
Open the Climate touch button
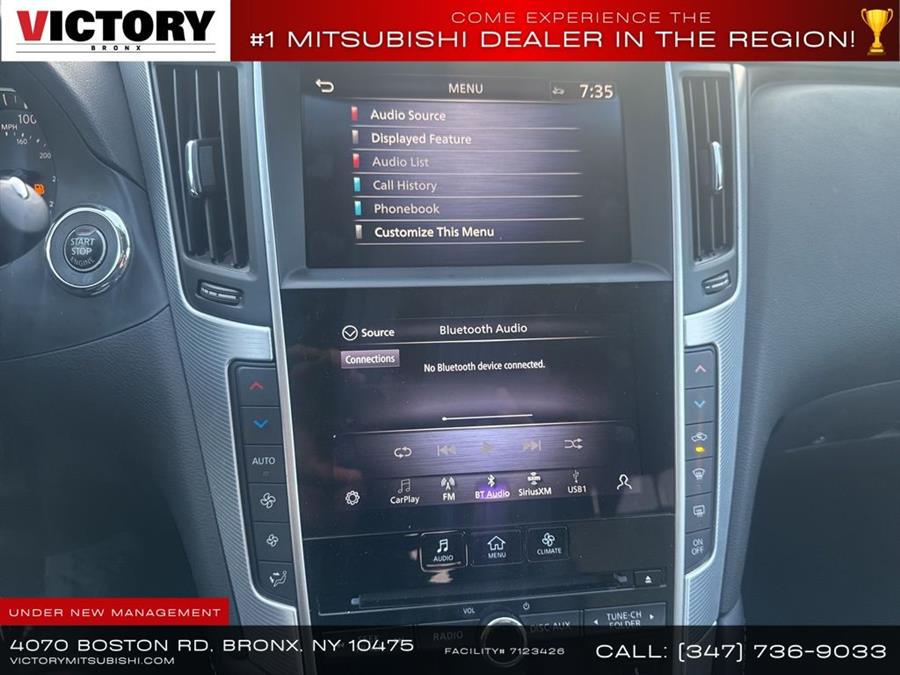click(x=548, y=543)
